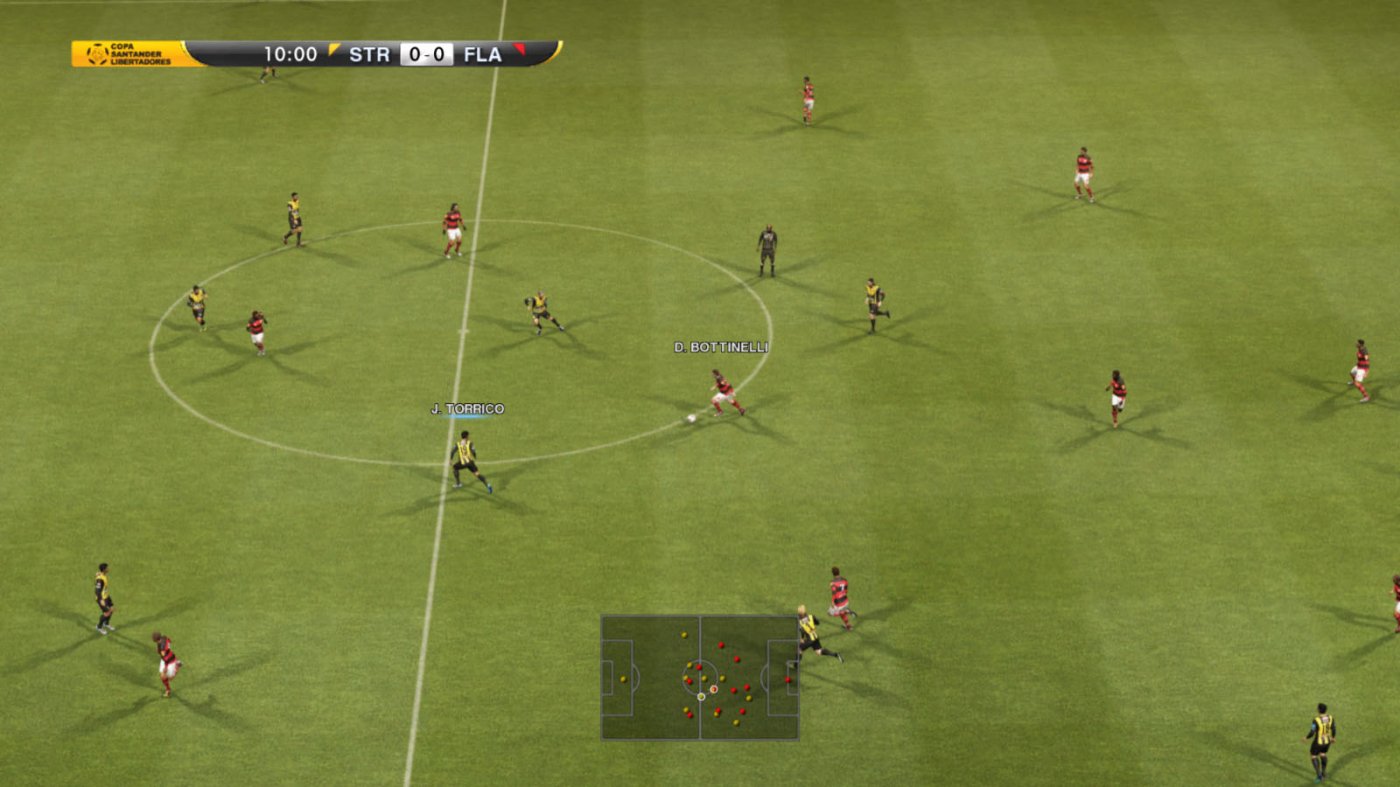Viewport: 1400px width, 787px height.
Task: Click the J. TORRICO player name label
Action: (x=468, y=408)
